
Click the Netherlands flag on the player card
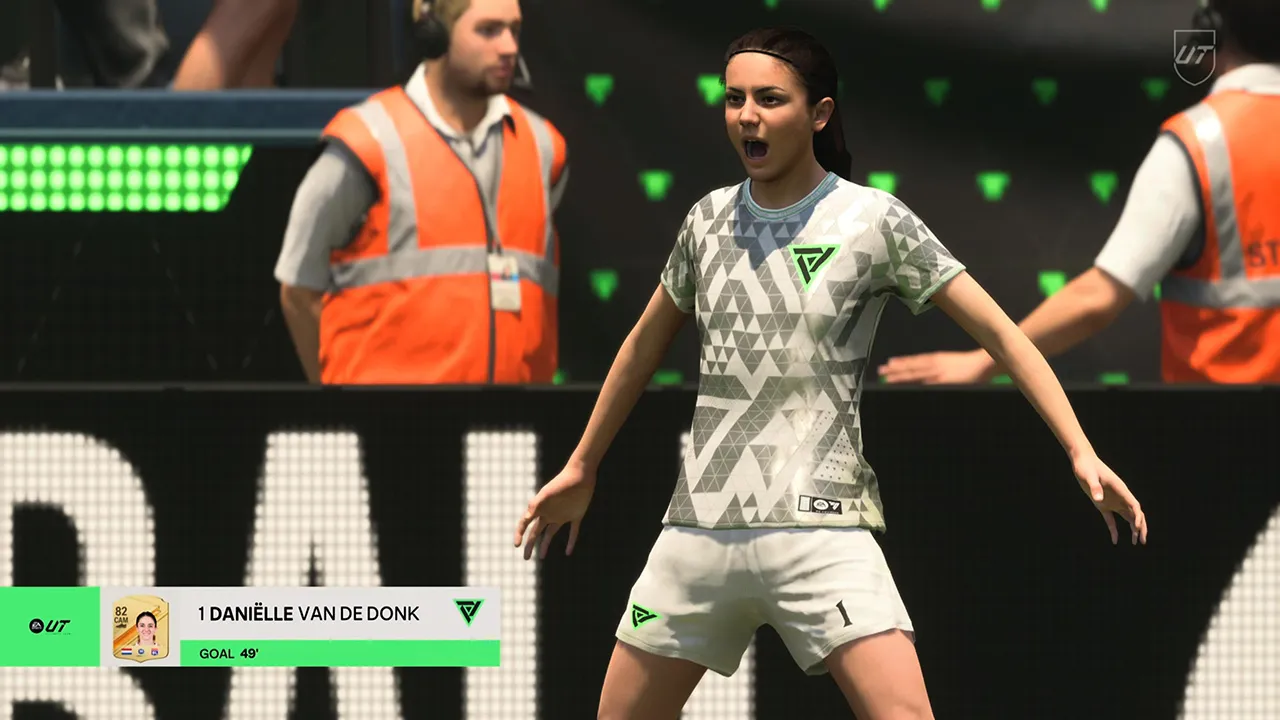(x=125, y=651)
